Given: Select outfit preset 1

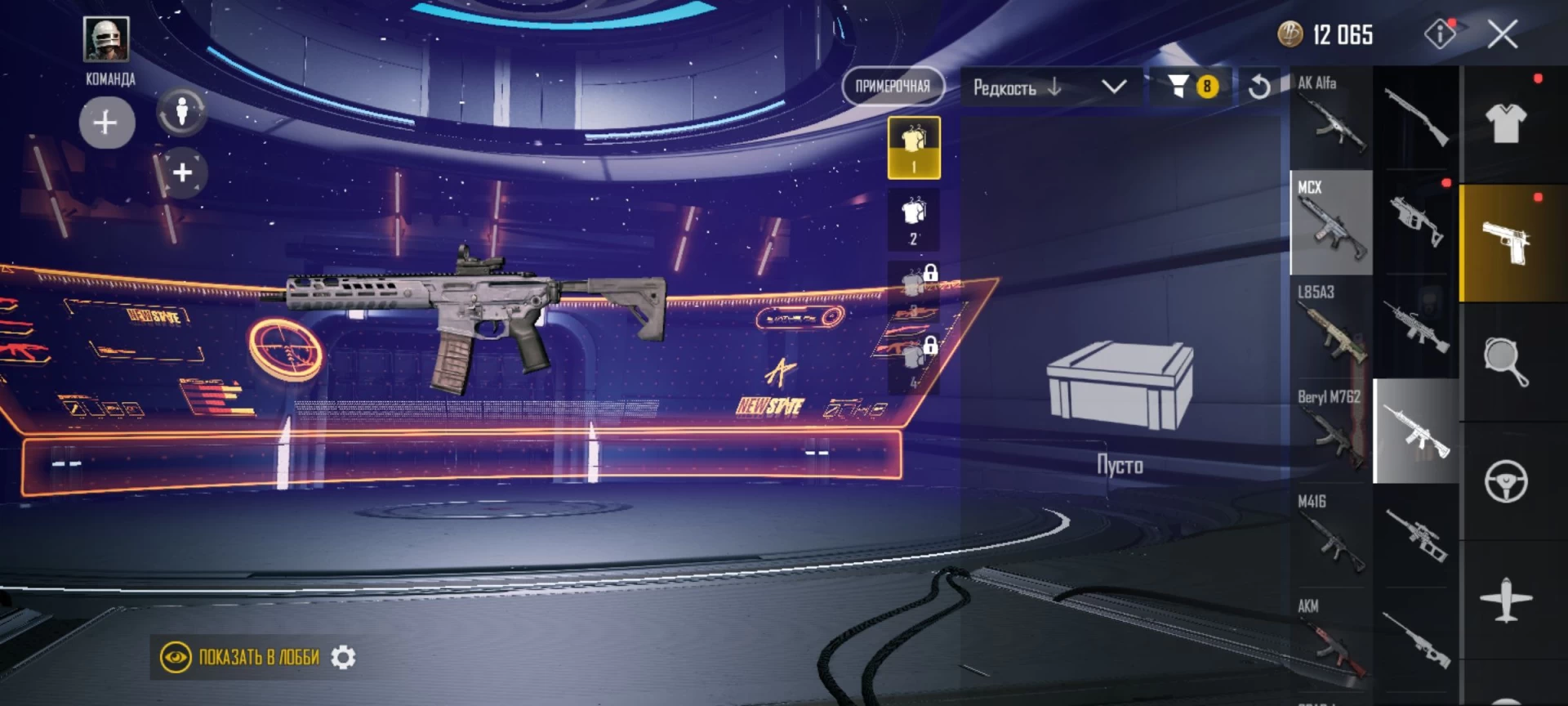Looking at the screenshot, I should coord(914,148).
